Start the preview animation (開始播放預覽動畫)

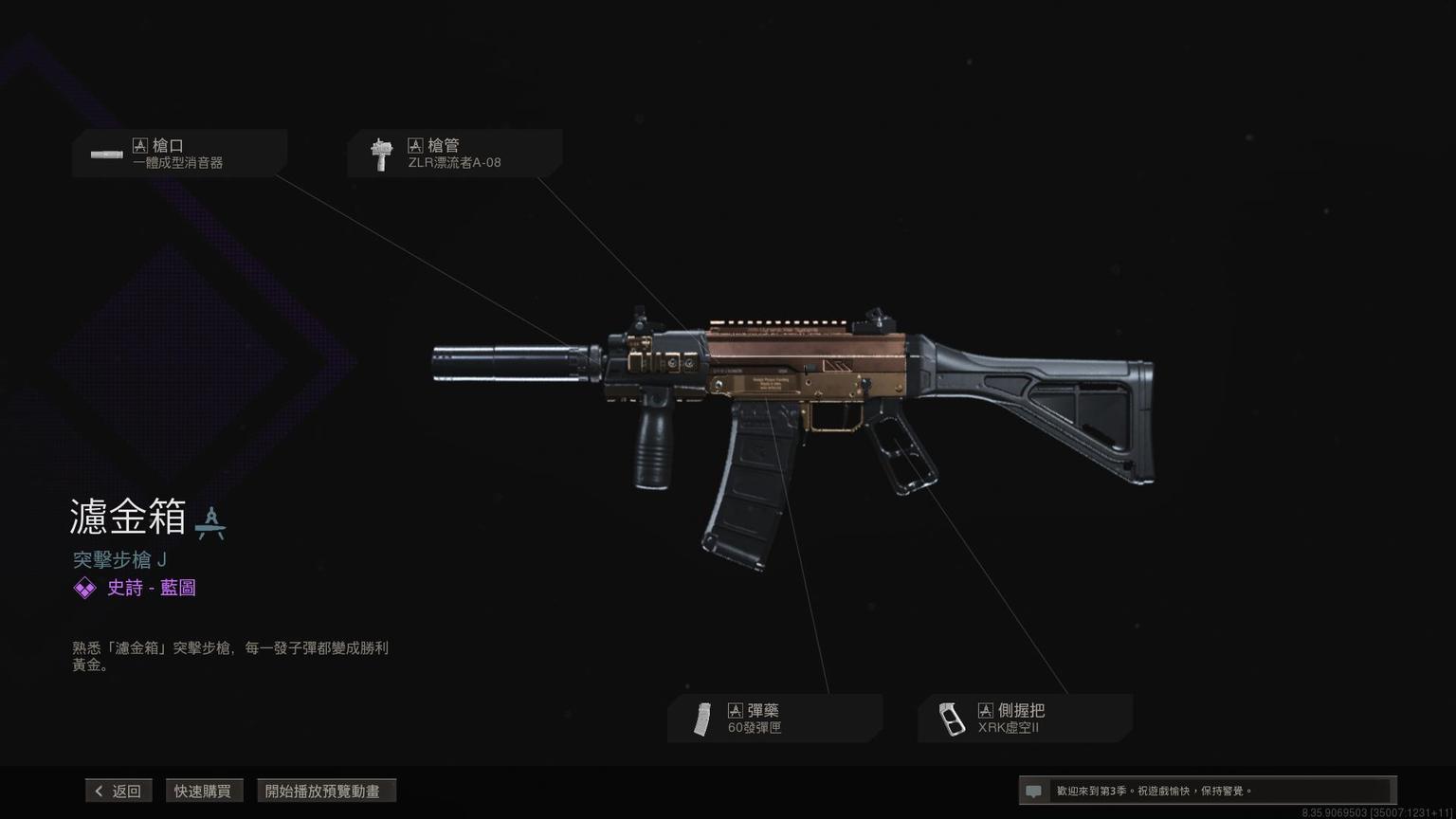point(325,791)
